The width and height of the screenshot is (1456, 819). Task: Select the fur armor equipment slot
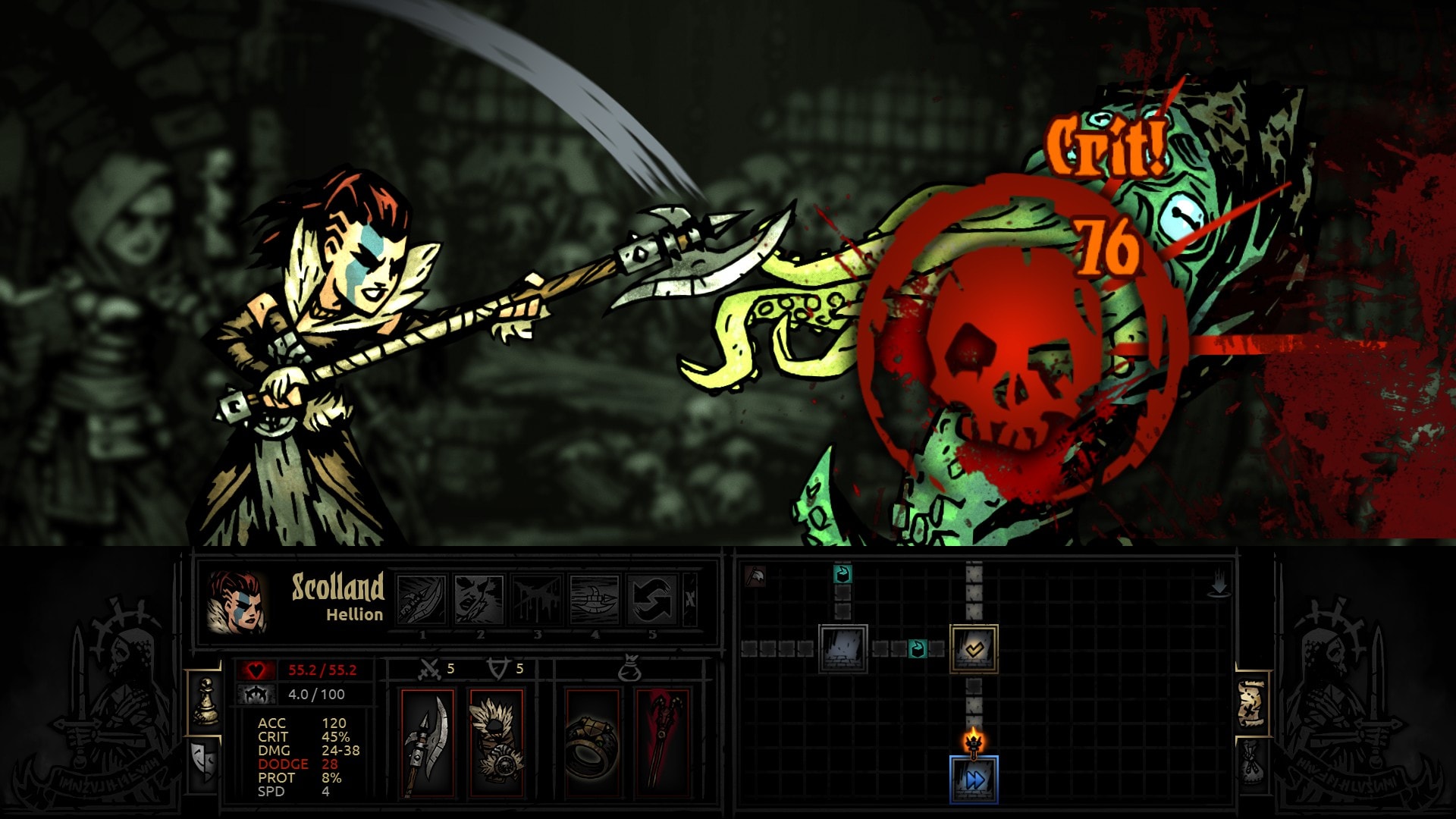pyautogui.click(x=496, y=743)
